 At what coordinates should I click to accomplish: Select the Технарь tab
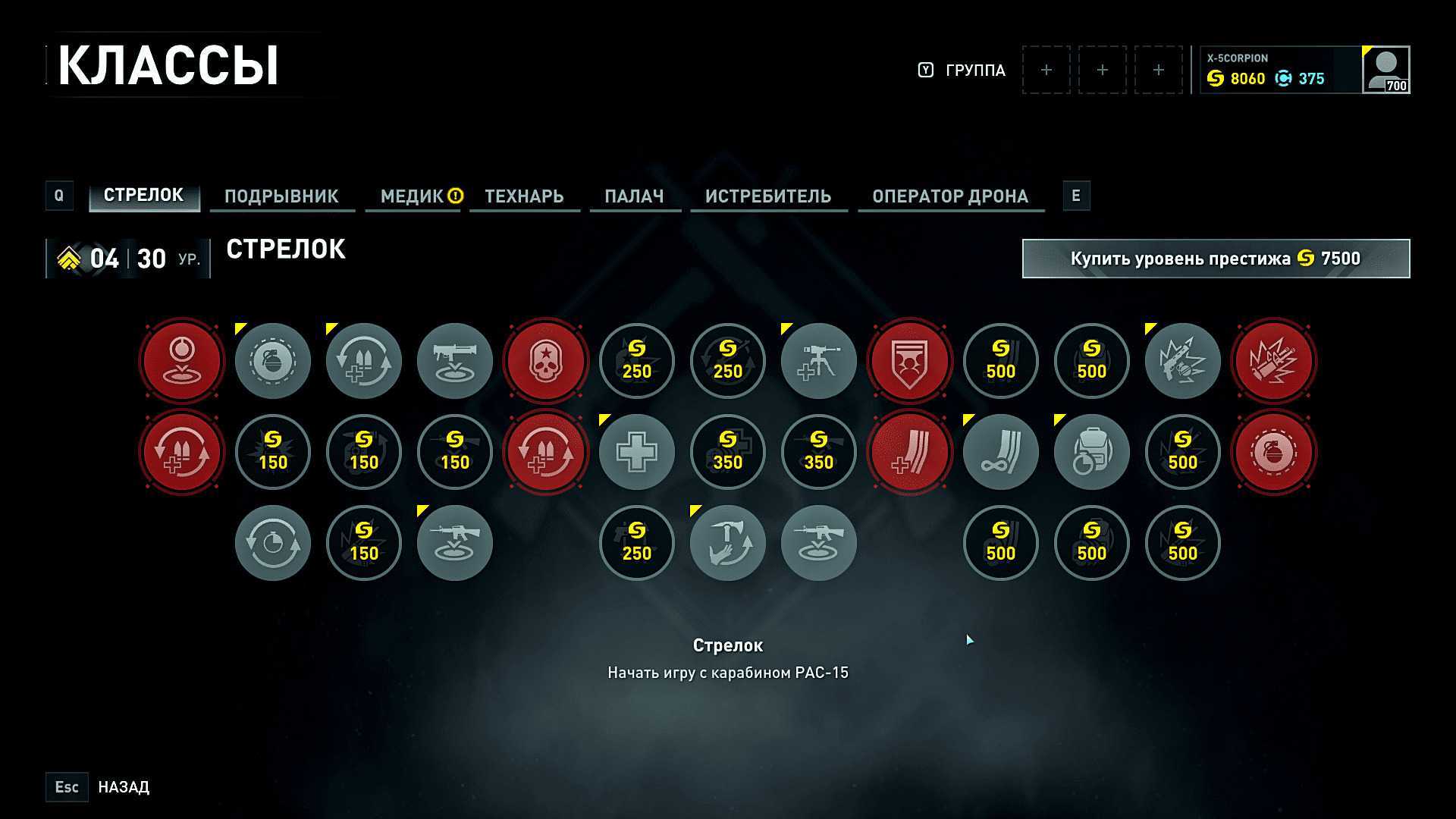pos(524,196)
